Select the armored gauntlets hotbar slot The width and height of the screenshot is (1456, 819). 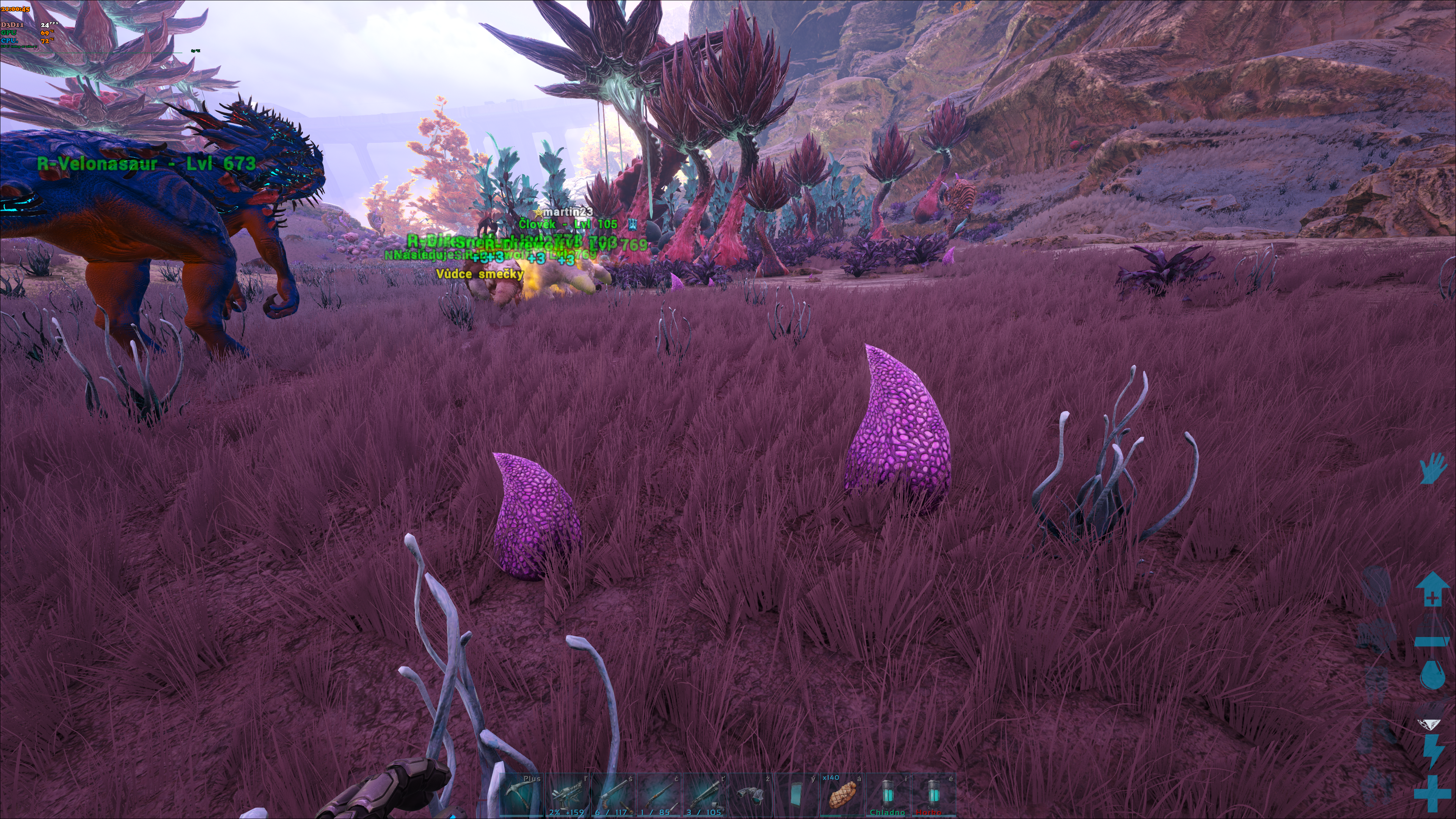click(750, 795)
